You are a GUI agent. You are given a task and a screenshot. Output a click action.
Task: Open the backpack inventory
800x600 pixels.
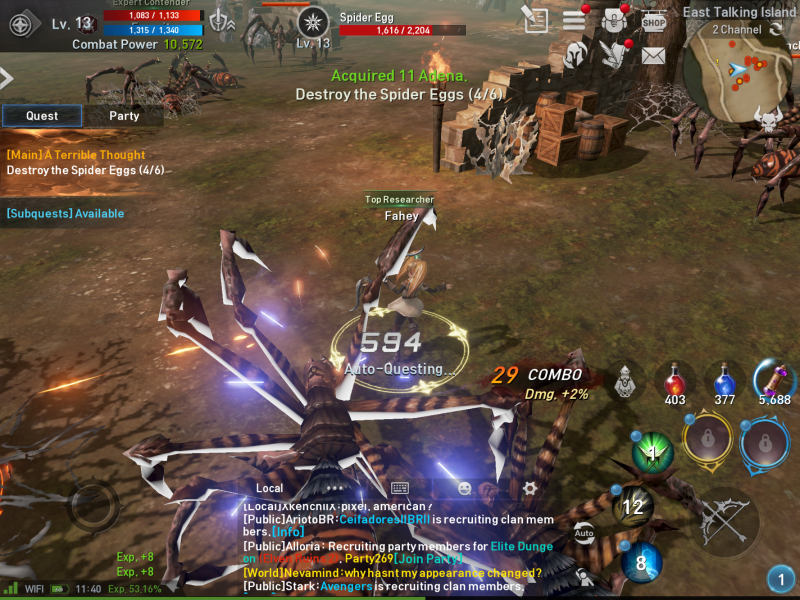click(x=613, y=20)
